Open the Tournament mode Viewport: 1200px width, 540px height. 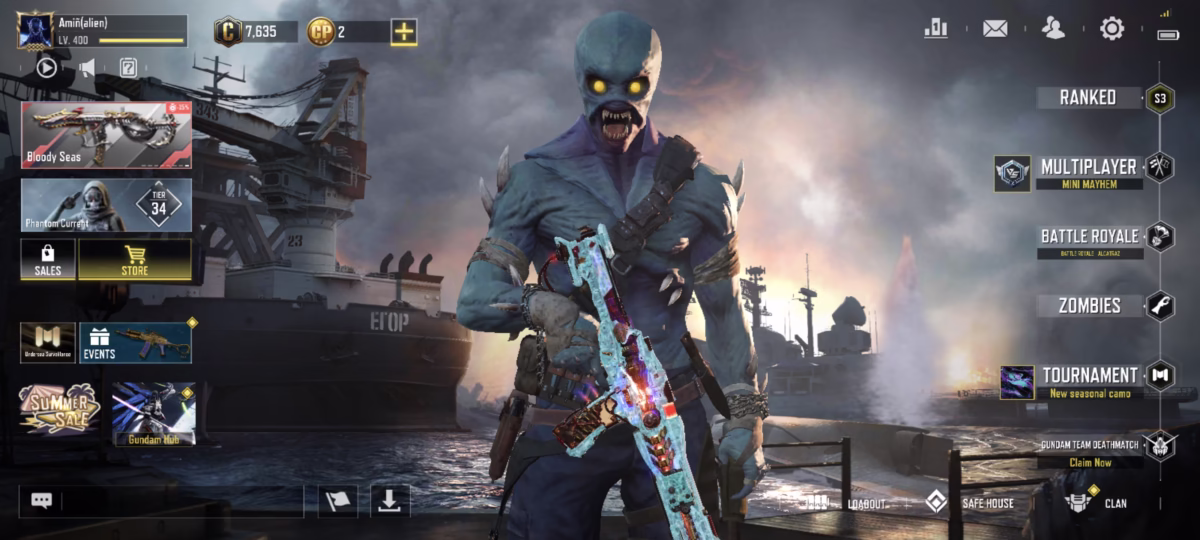click(1089, 378)
